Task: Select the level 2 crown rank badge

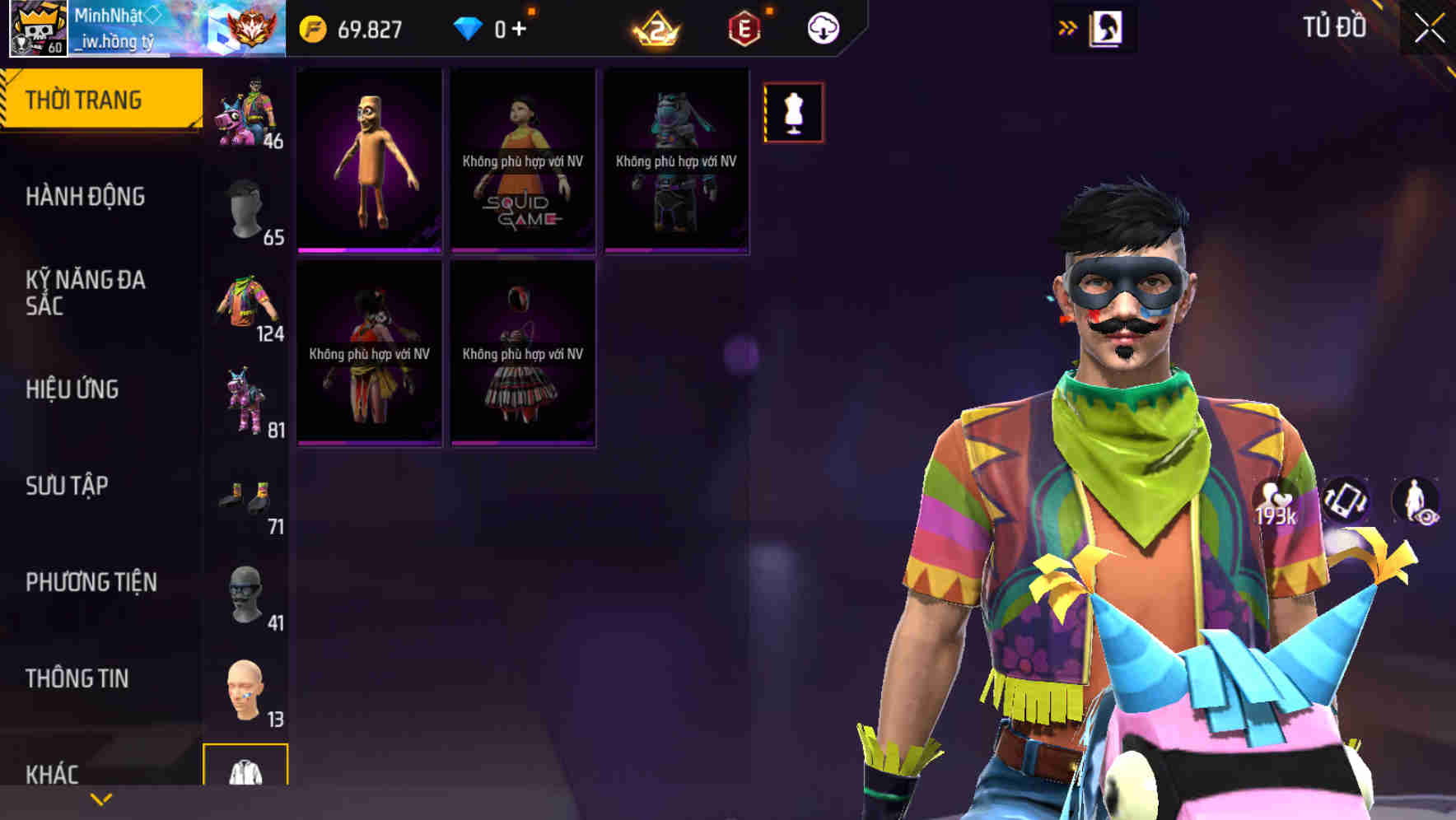Action: 655,29
